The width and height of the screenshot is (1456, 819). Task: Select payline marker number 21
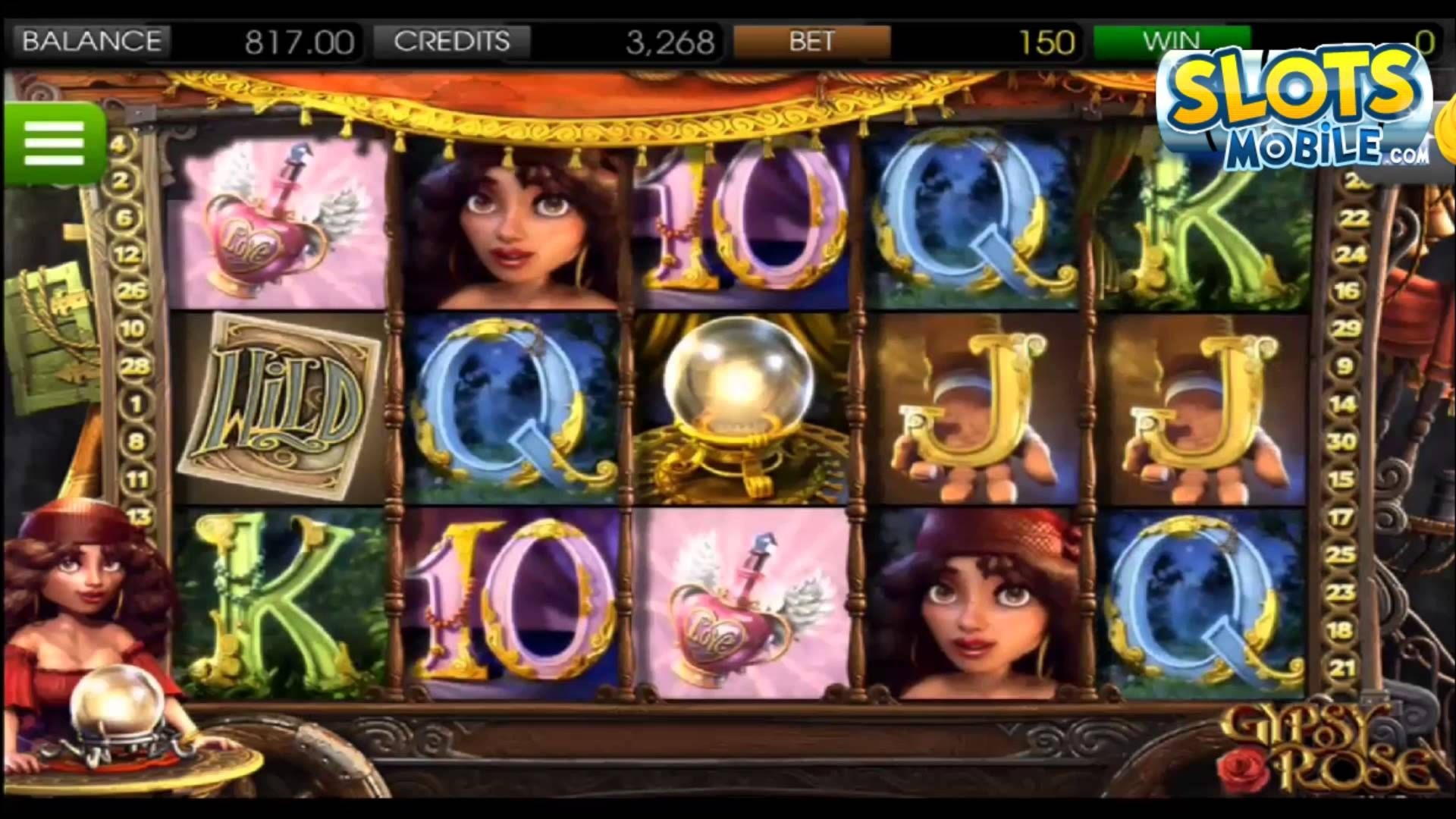point(1342,668)
